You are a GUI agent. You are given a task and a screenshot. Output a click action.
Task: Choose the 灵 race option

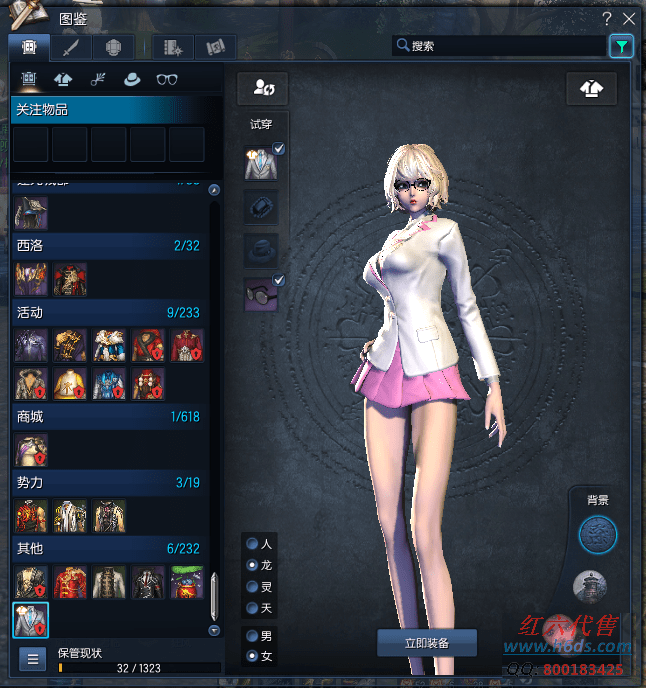coord(253,587)
